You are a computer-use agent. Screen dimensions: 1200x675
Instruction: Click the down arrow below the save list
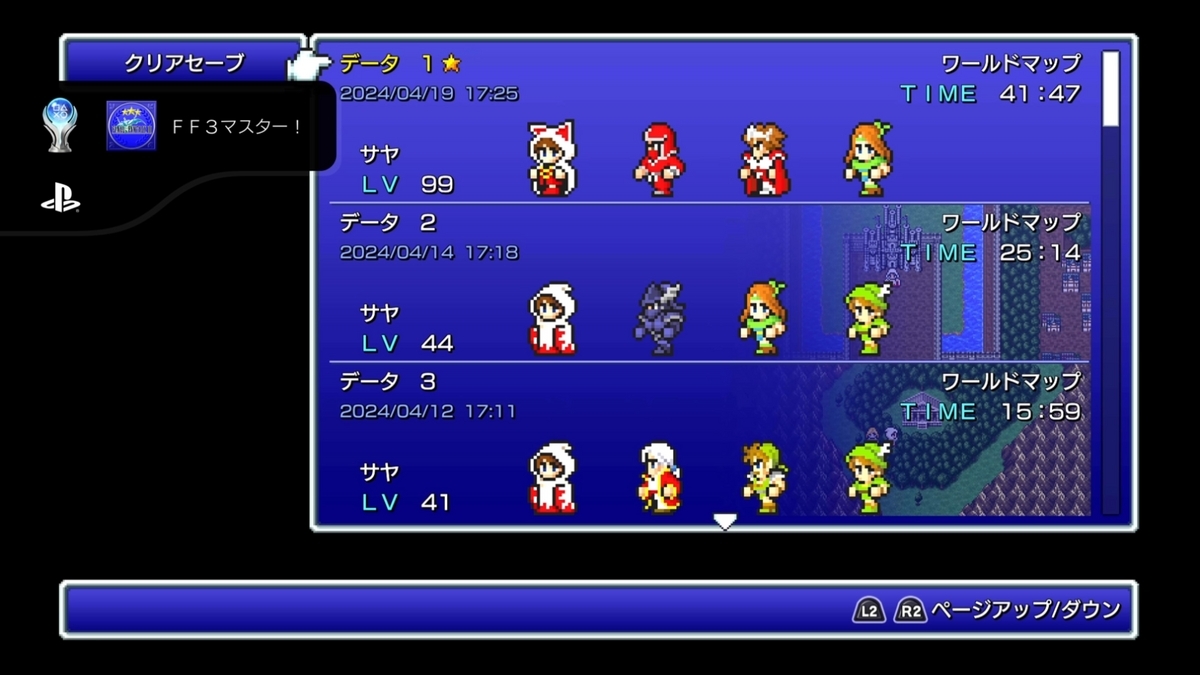coord(725,521)
